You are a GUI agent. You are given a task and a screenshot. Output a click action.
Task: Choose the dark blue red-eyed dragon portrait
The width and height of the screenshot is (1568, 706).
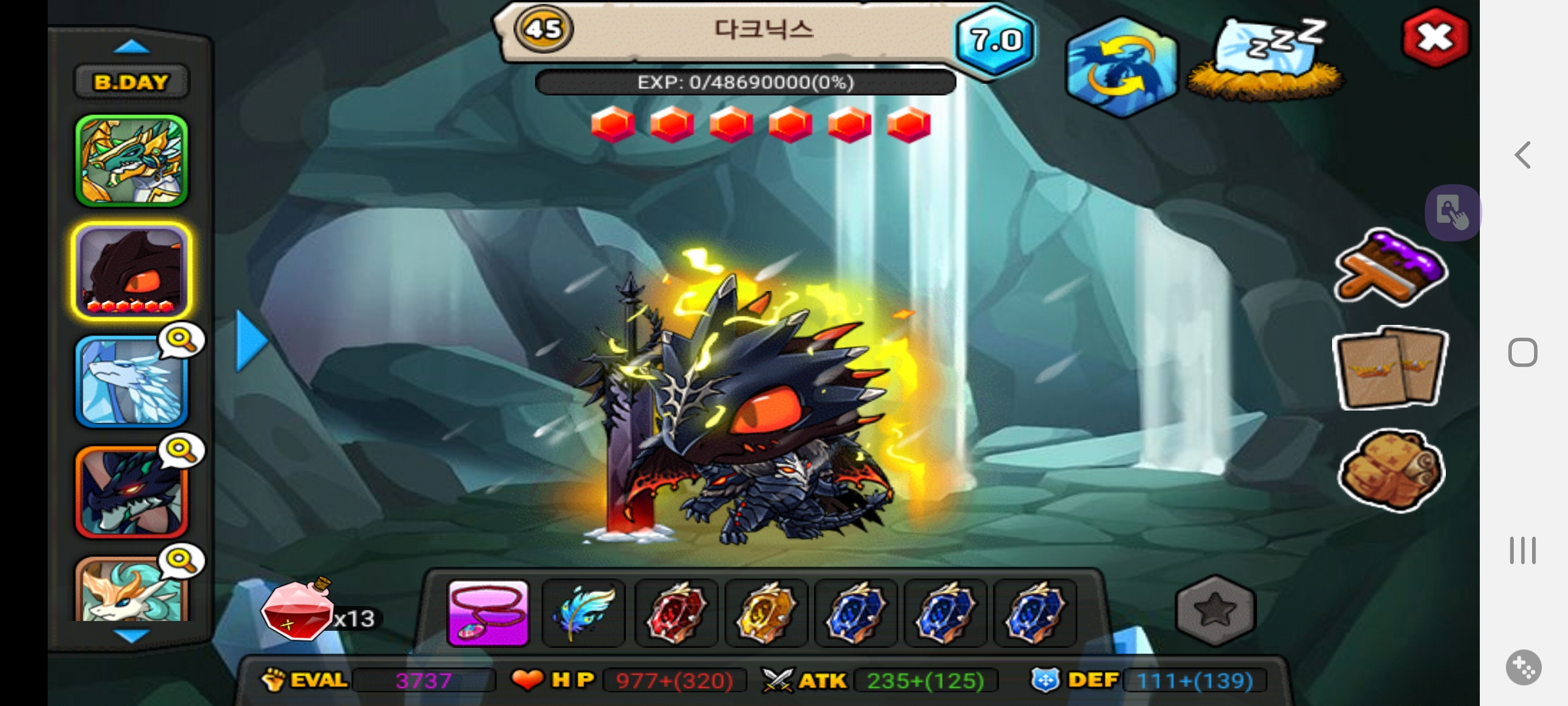pos(131,492)
